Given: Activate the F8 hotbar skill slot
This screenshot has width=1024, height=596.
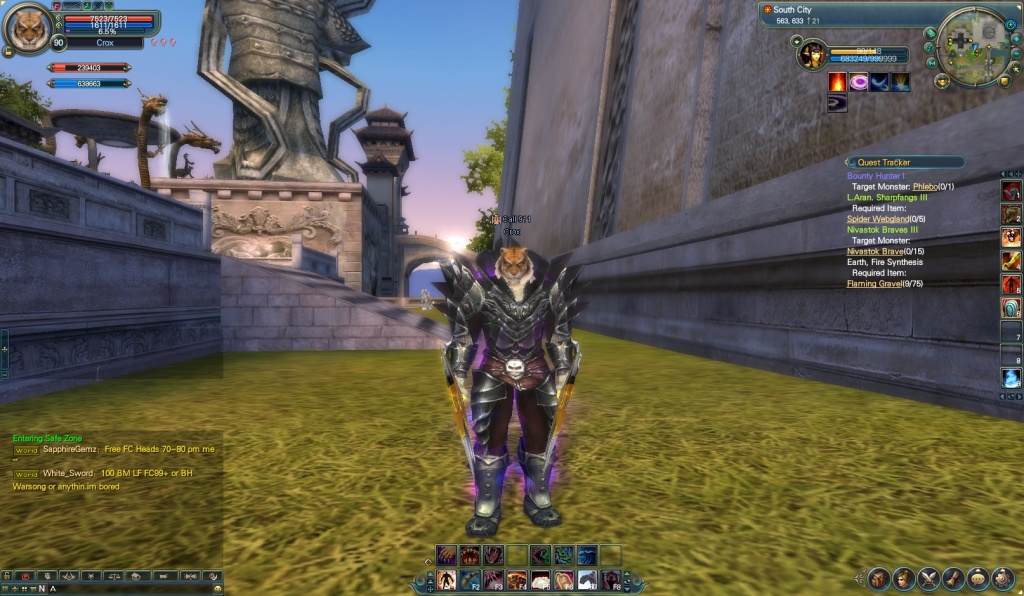Looking at the screenshot, I should (610, 580).
